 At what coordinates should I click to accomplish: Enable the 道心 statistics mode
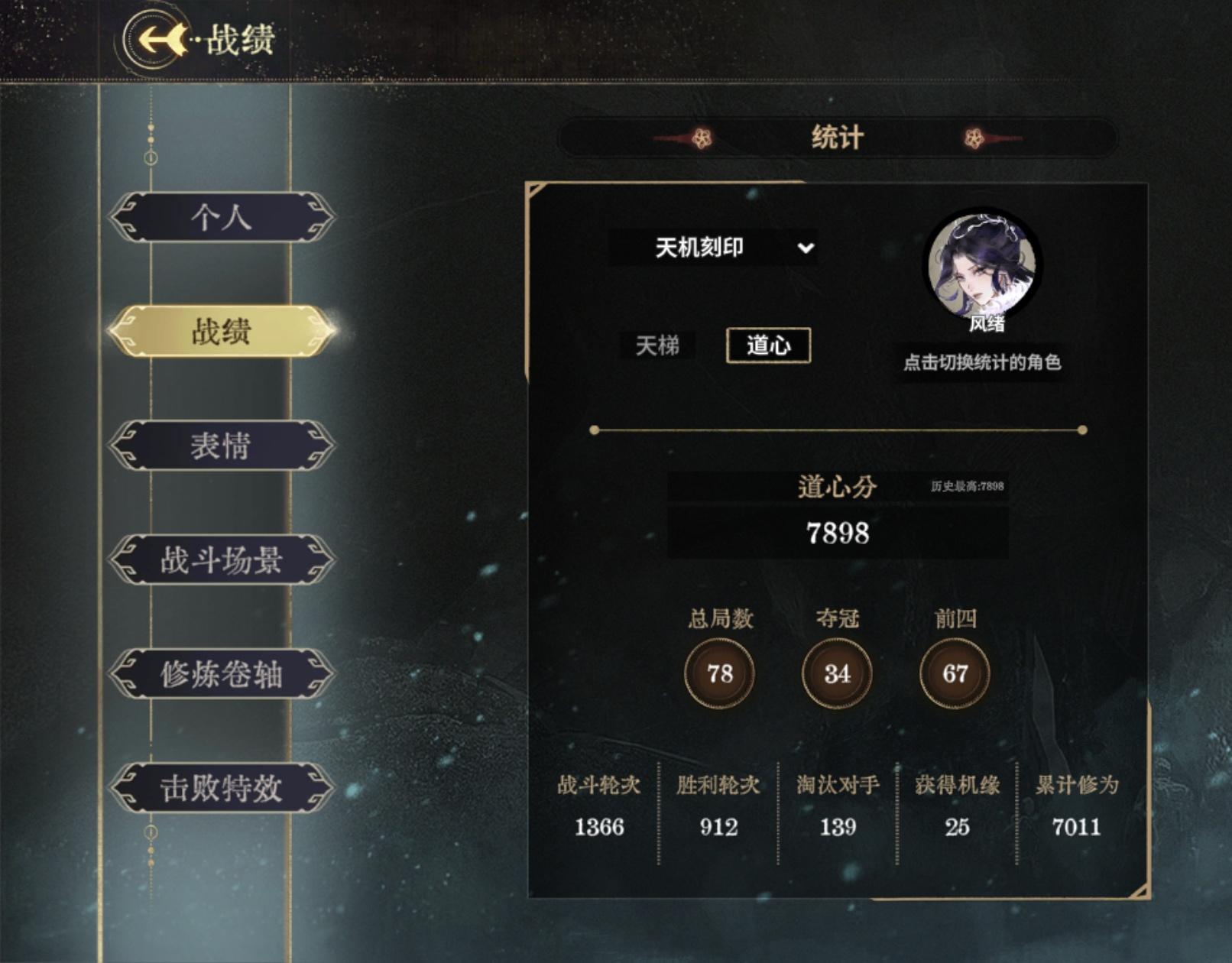tap(770, 345)
